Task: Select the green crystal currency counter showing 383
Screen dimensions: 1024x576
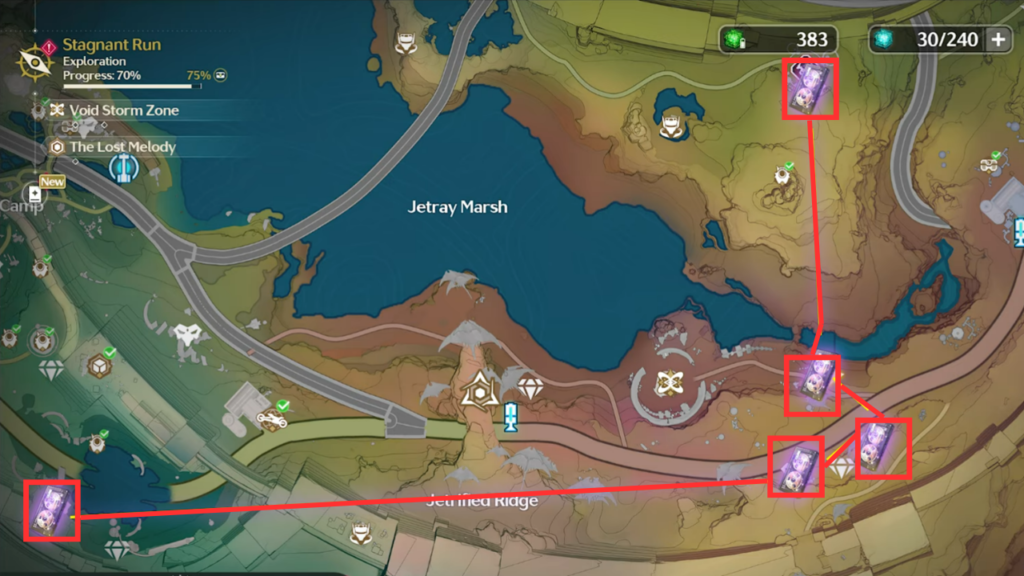Action: click(777, 39)
